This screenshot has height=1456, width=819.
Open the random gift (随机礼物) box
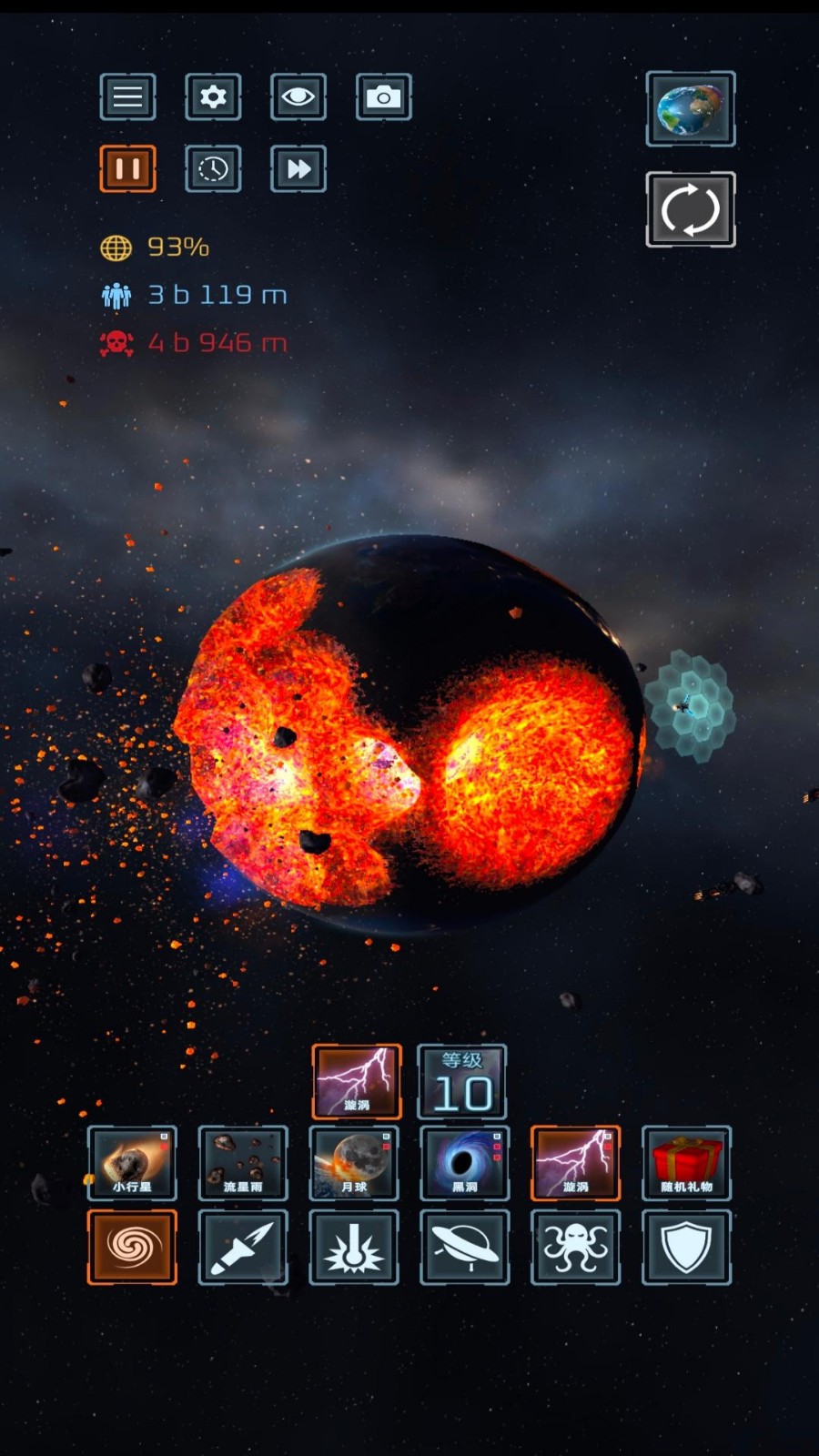pos(686,1163)
